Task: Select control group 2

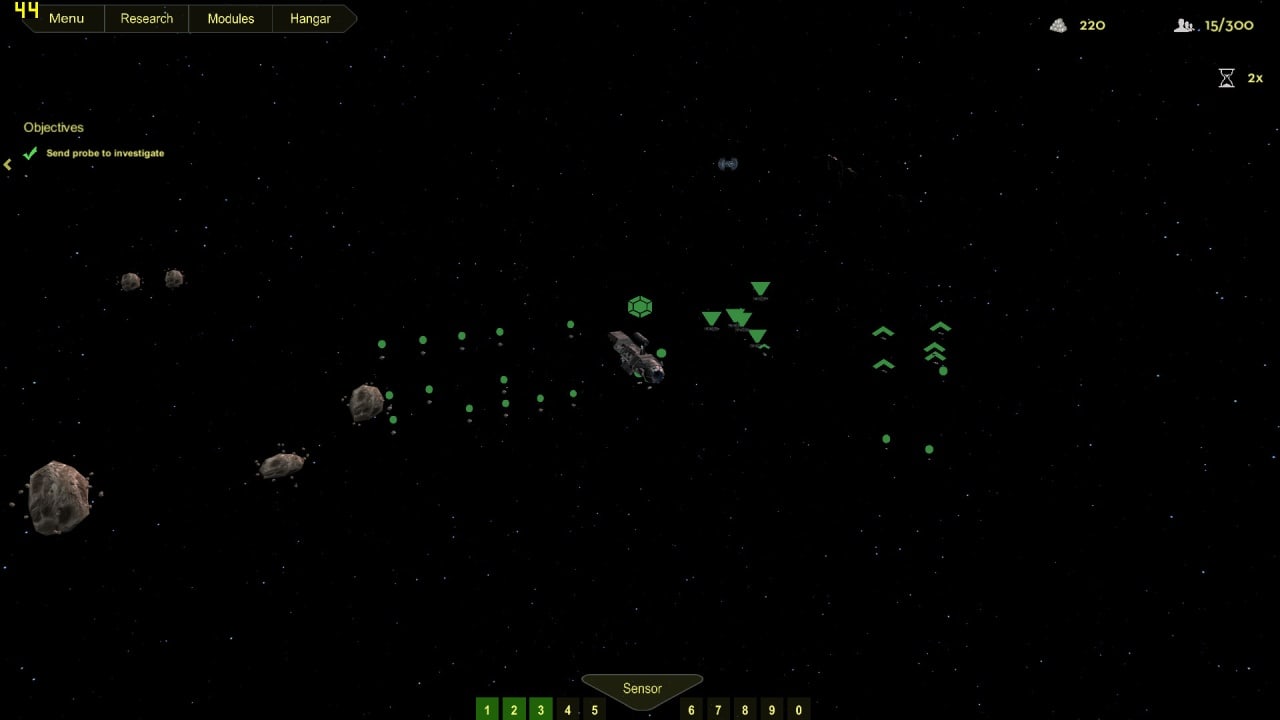Action: point(514,710)
